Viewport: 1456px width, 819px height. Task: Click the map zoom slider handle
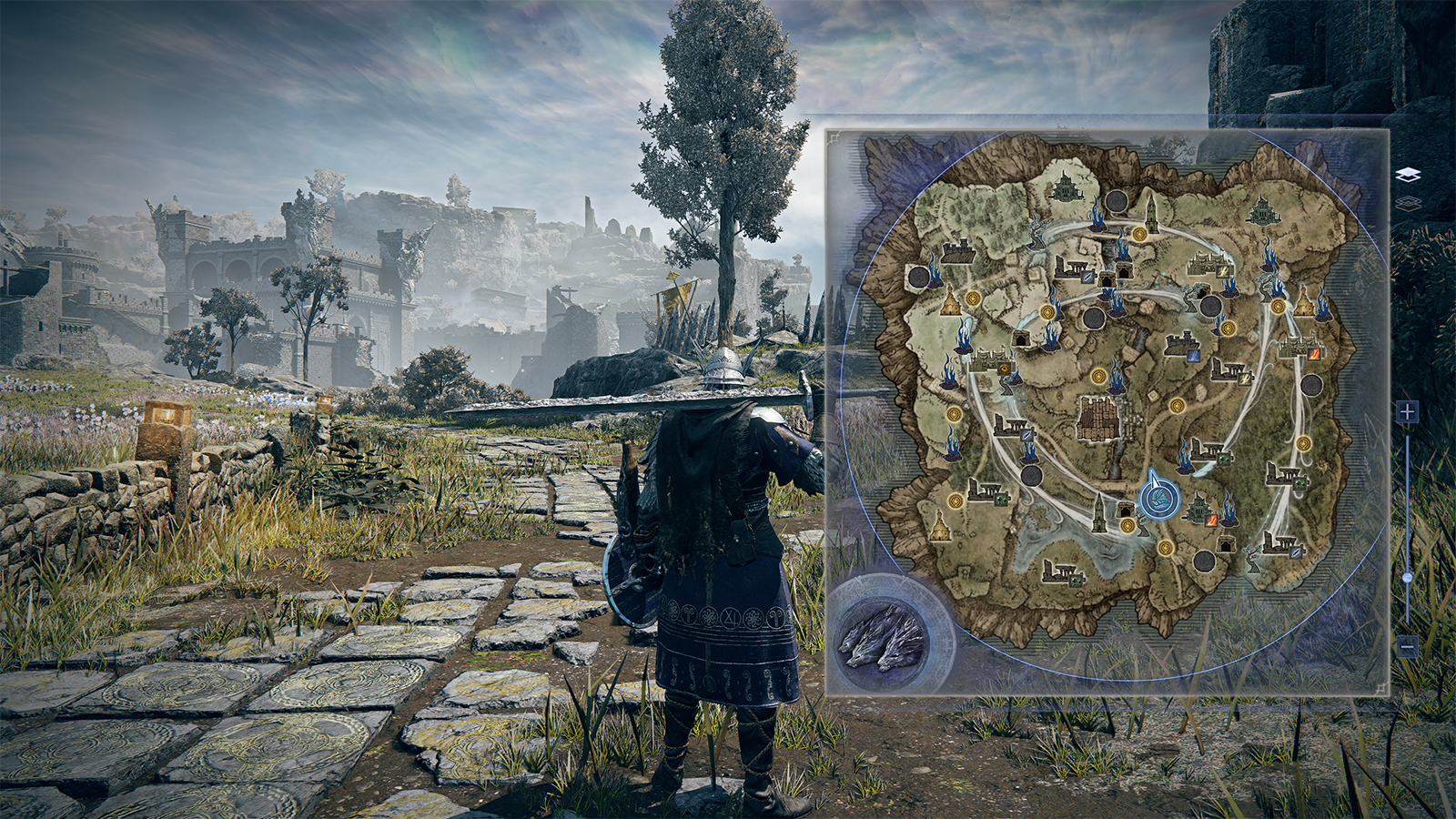[x=1407, y=578]
